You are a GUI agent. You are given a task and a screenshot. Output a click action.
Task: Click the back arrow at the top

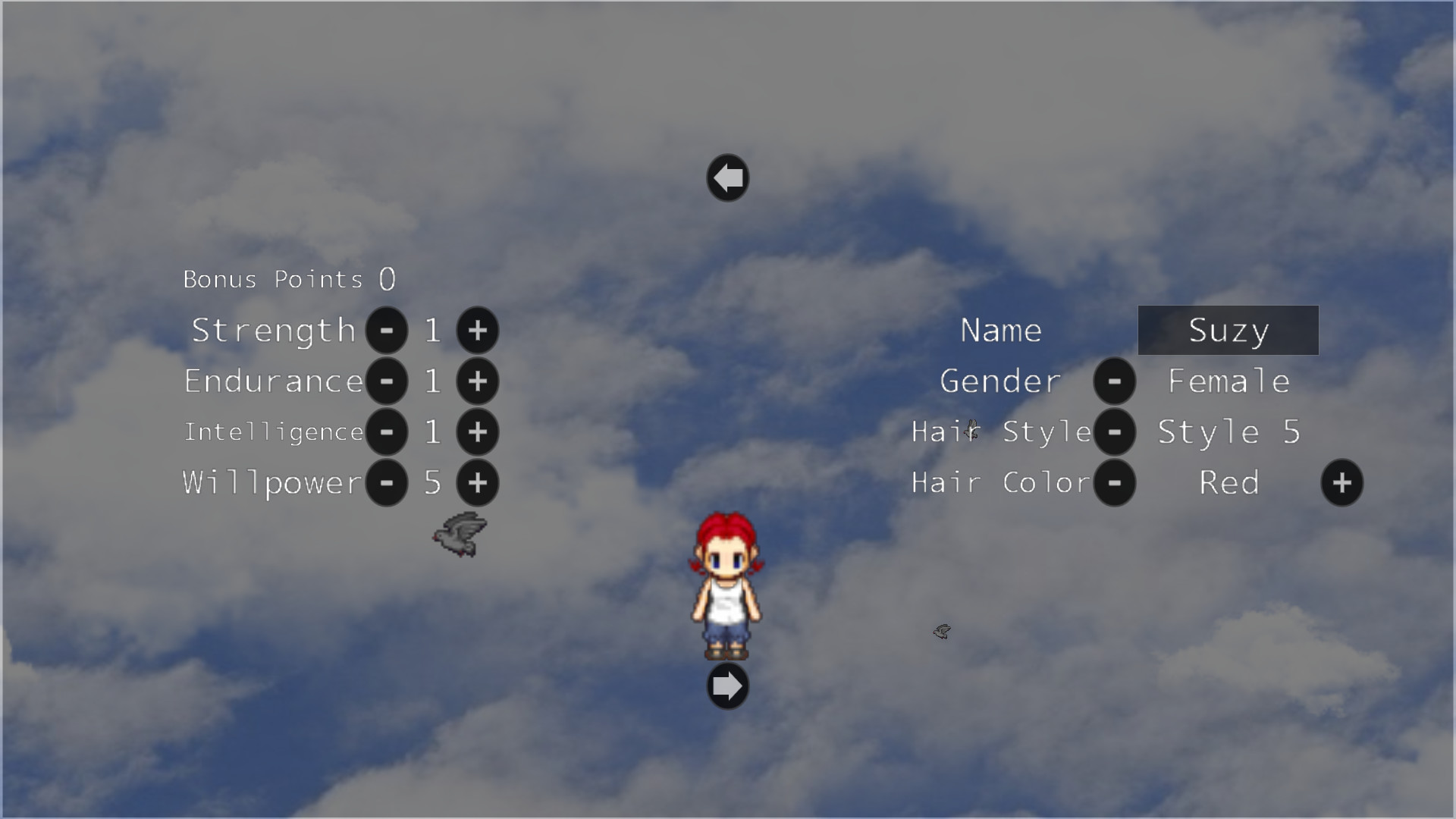pos(727,177)
